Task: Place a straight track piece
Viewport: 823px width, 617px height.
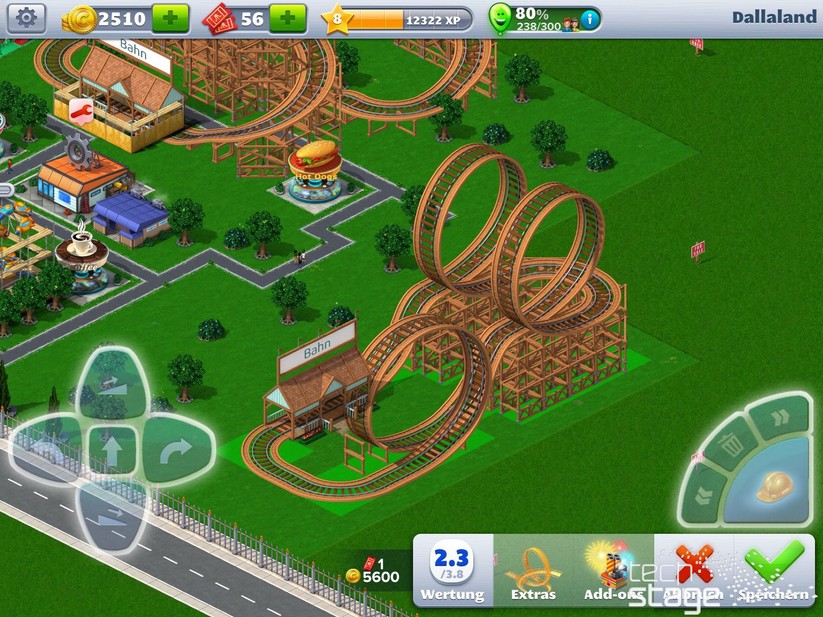Action: pyautogui.click(x=112, y=449)
